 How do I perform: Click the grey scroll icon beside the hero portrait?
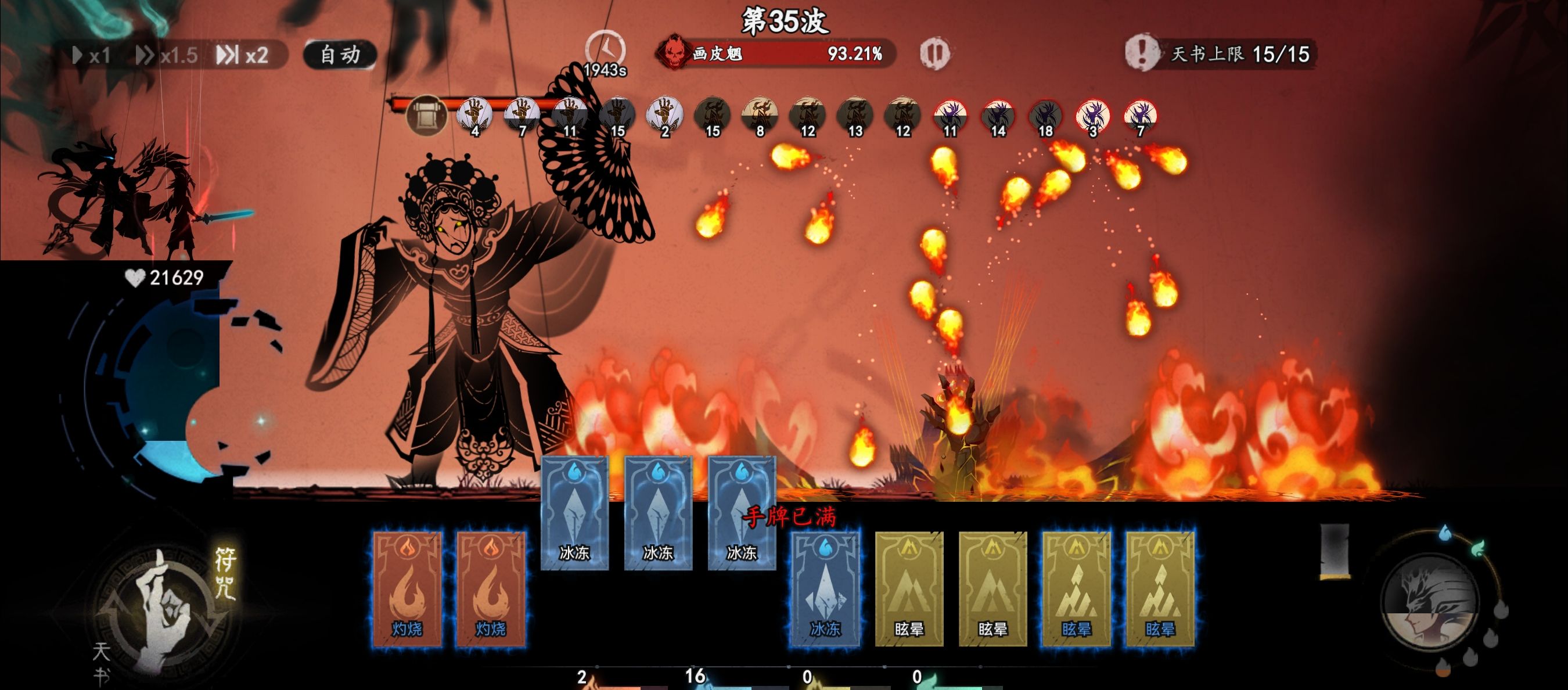tap(1335, 551)
